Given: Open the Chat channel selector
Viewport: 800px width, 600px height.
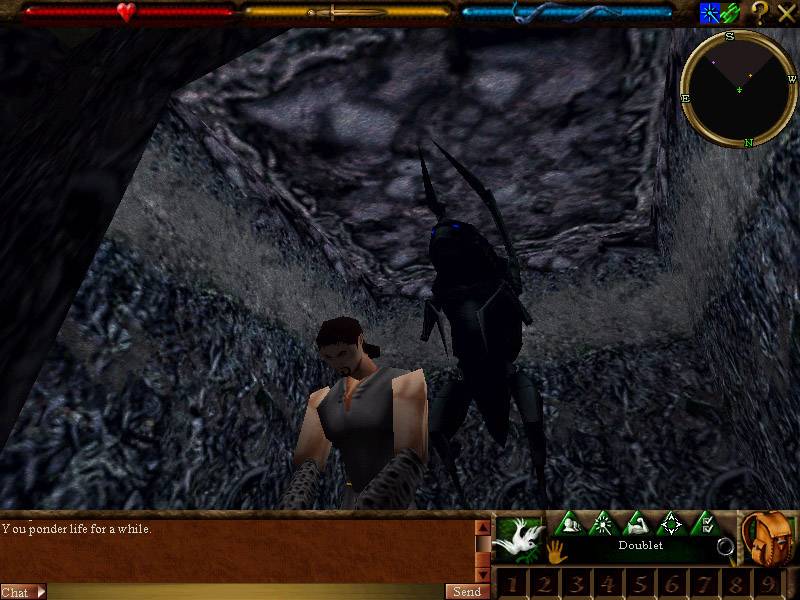Looking at the screenshot, I should point(24,591).
